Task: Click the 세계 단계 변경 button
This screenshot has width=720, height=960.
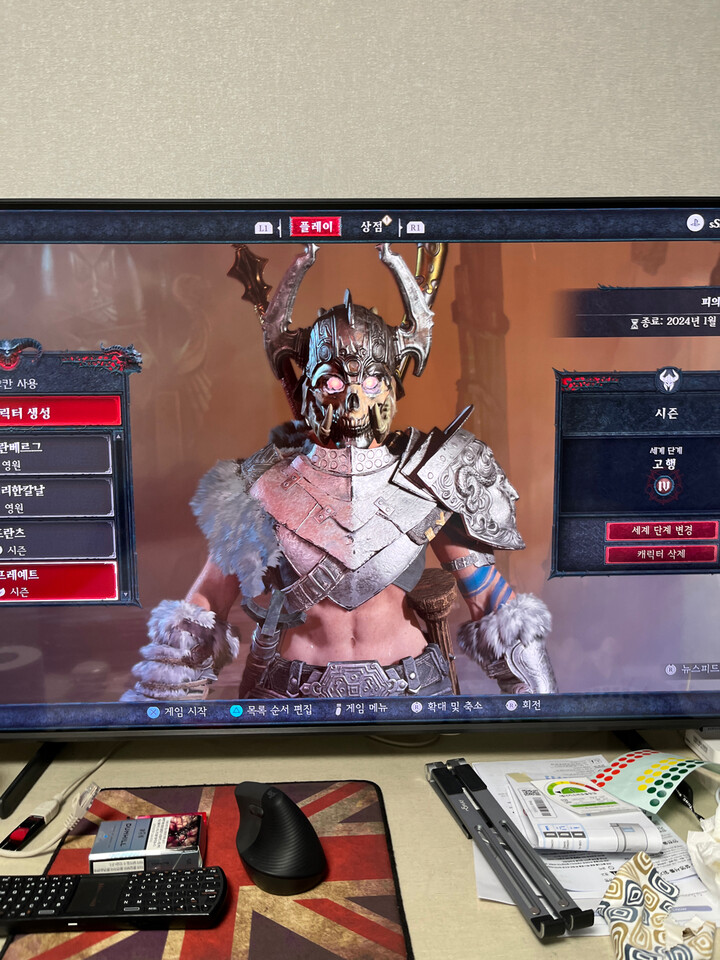Action: pos(661,530)
